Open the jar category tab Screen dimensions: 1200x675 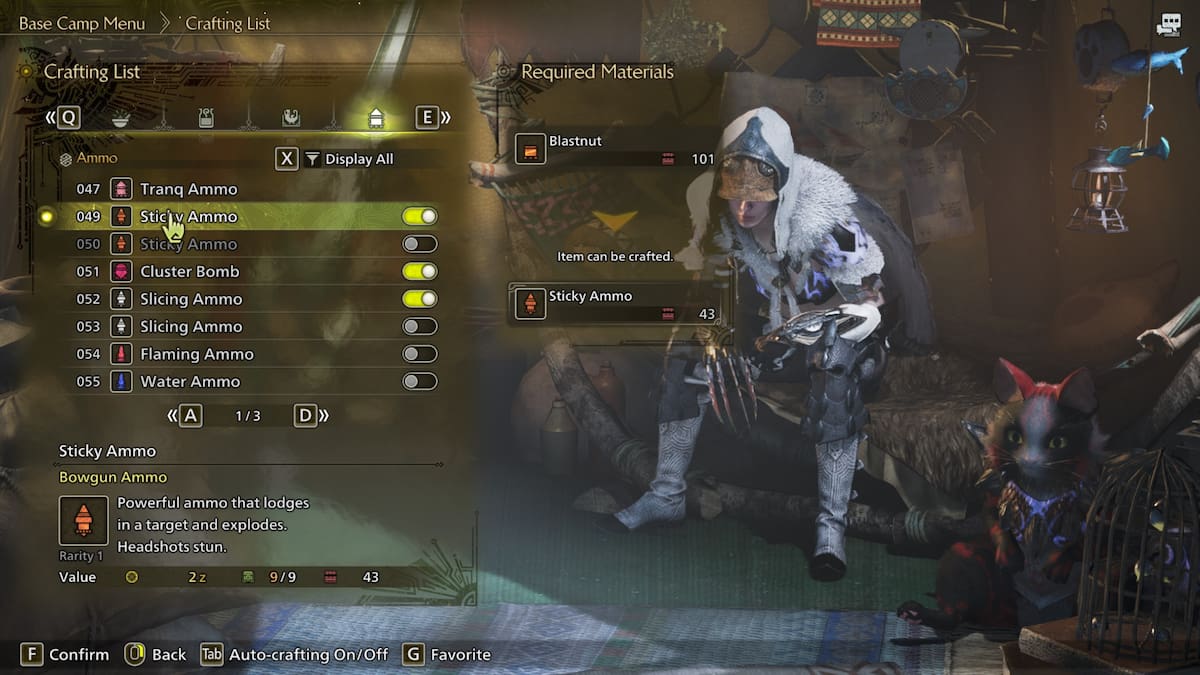click(x=206, y=118)
